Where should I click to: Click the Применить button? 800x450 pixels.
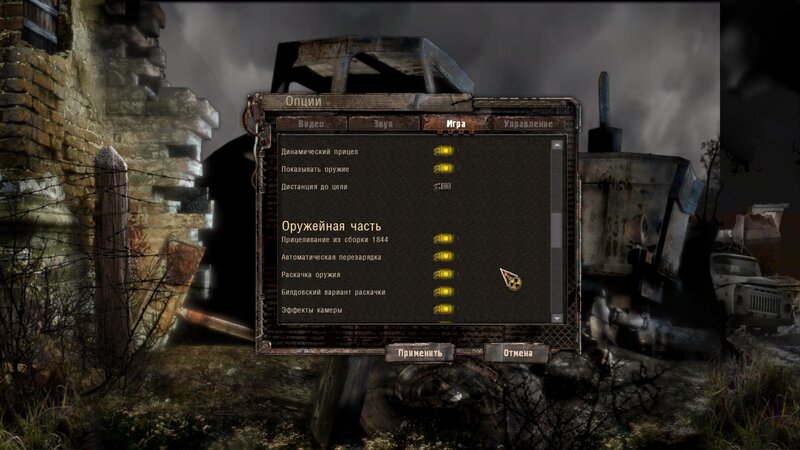420,353
